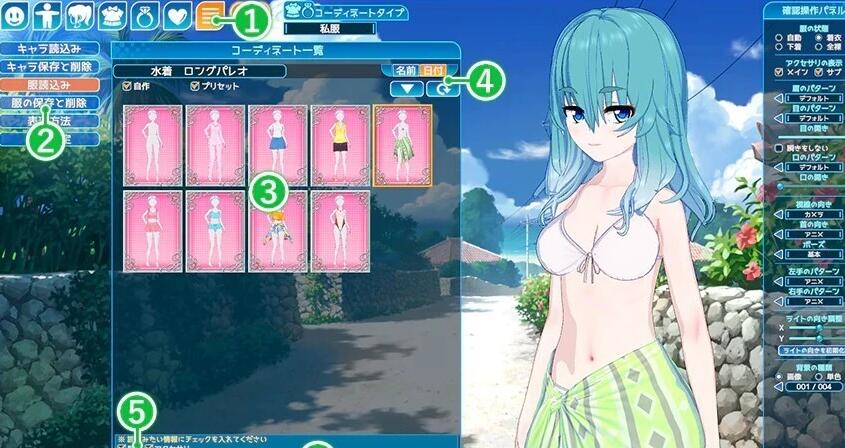845x448 pixels.
Task: Click the down-arrow sort order button
Action: coord(406,89)
